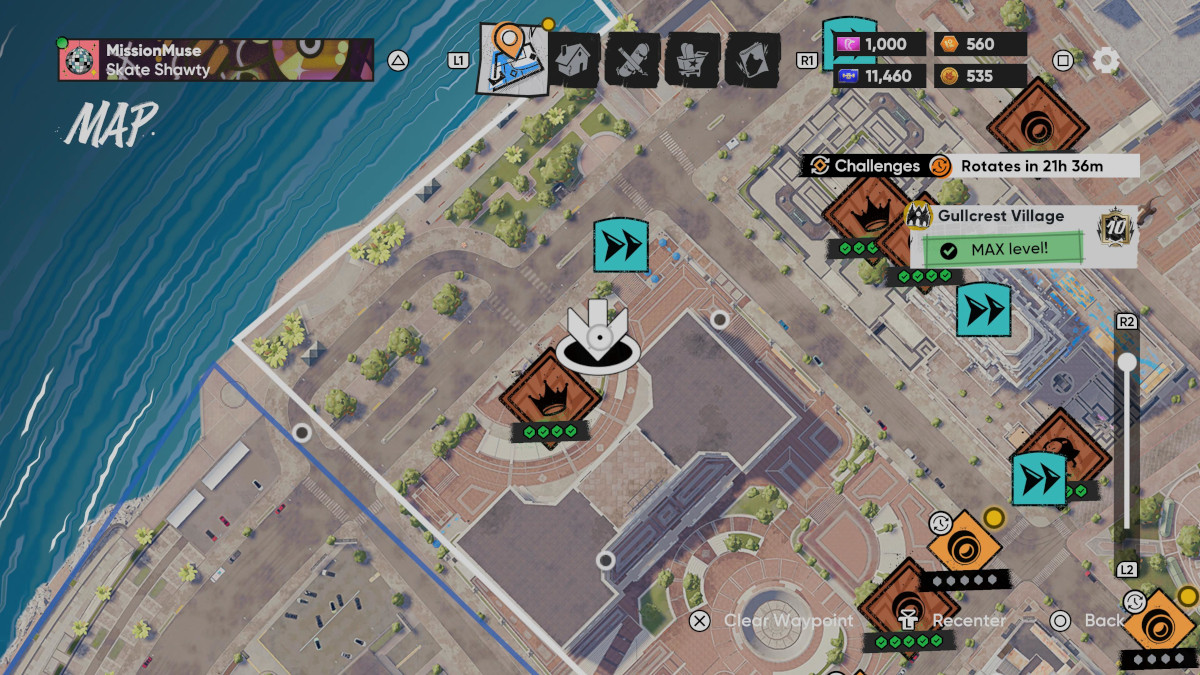Image resolution: width=1200 pixels, height=675 pixels.
Task: Open the skateboard customization tab
Action: (x=633, y=60)
